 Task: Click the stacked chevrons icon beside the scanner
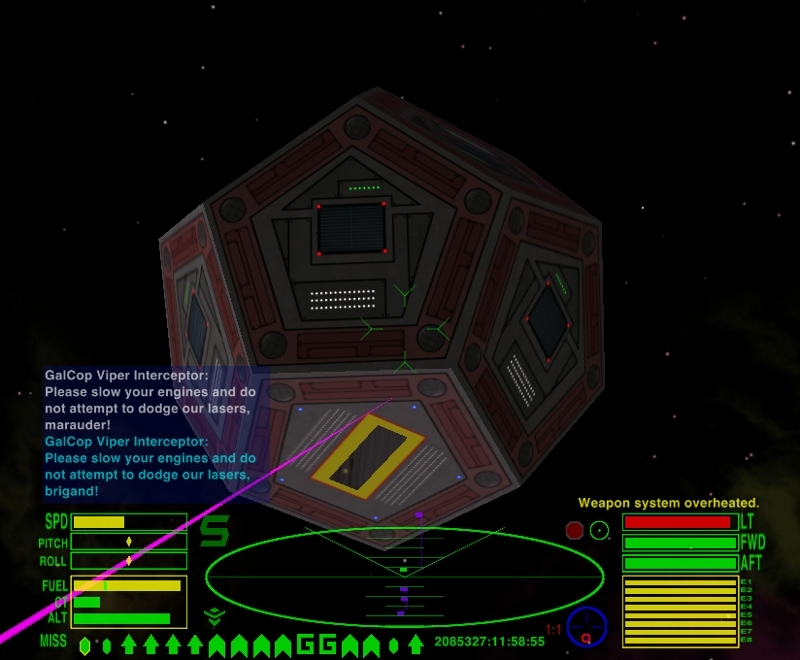pos(212,616)
